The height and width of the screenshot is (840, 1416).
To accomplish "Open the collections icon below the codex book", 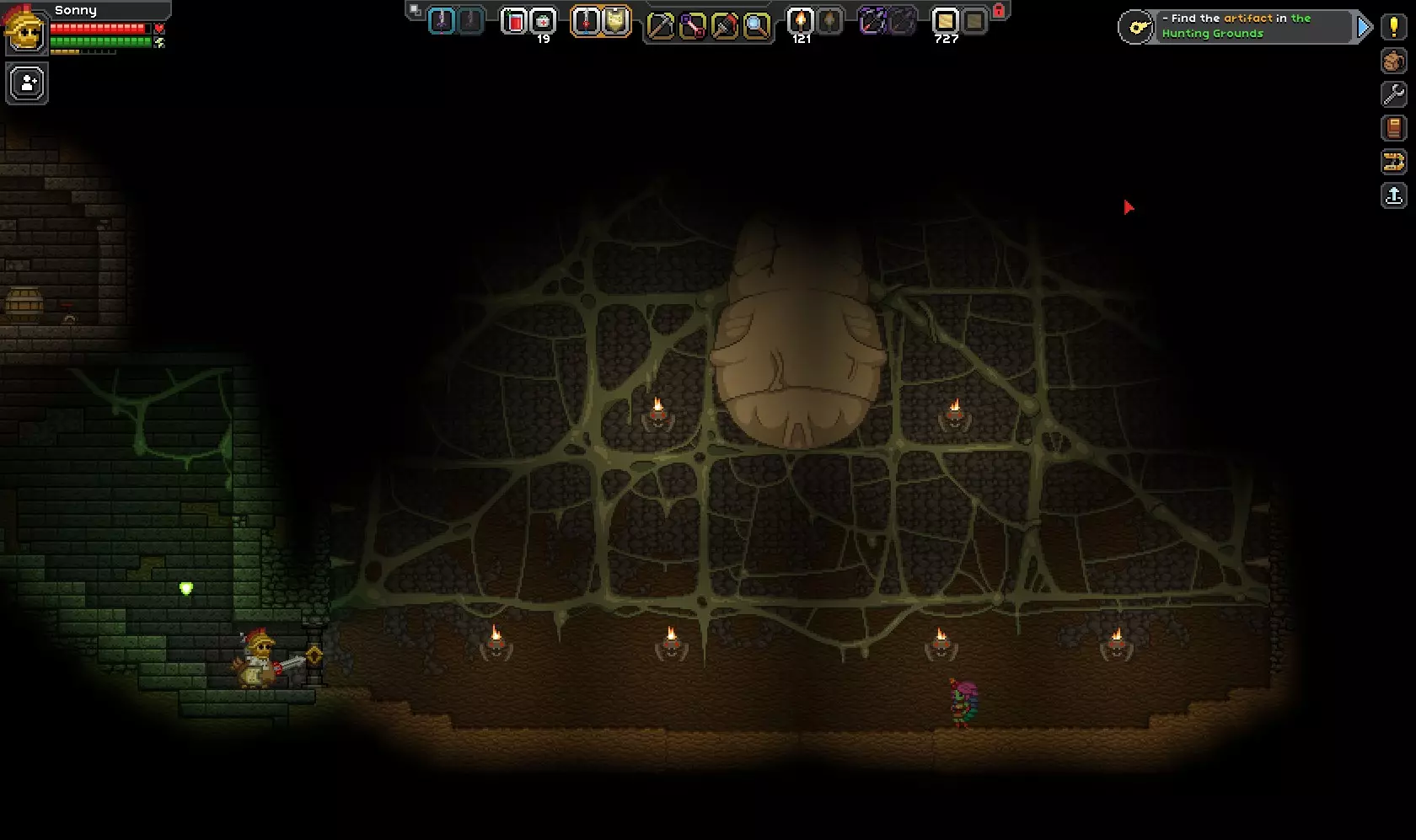I will click(x=1393, y=162).
